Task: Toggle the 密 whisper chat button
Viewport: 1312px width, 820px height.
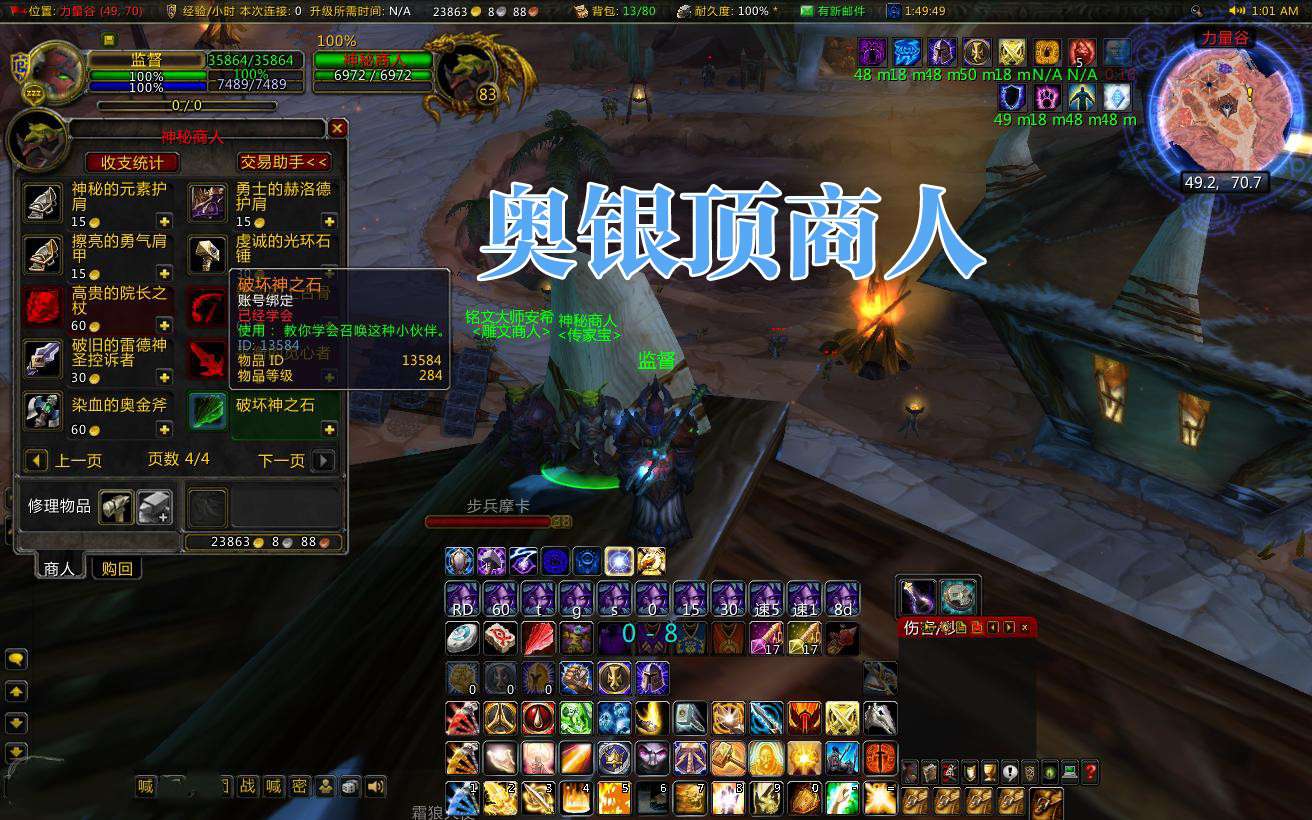Action: coord(301,786)
